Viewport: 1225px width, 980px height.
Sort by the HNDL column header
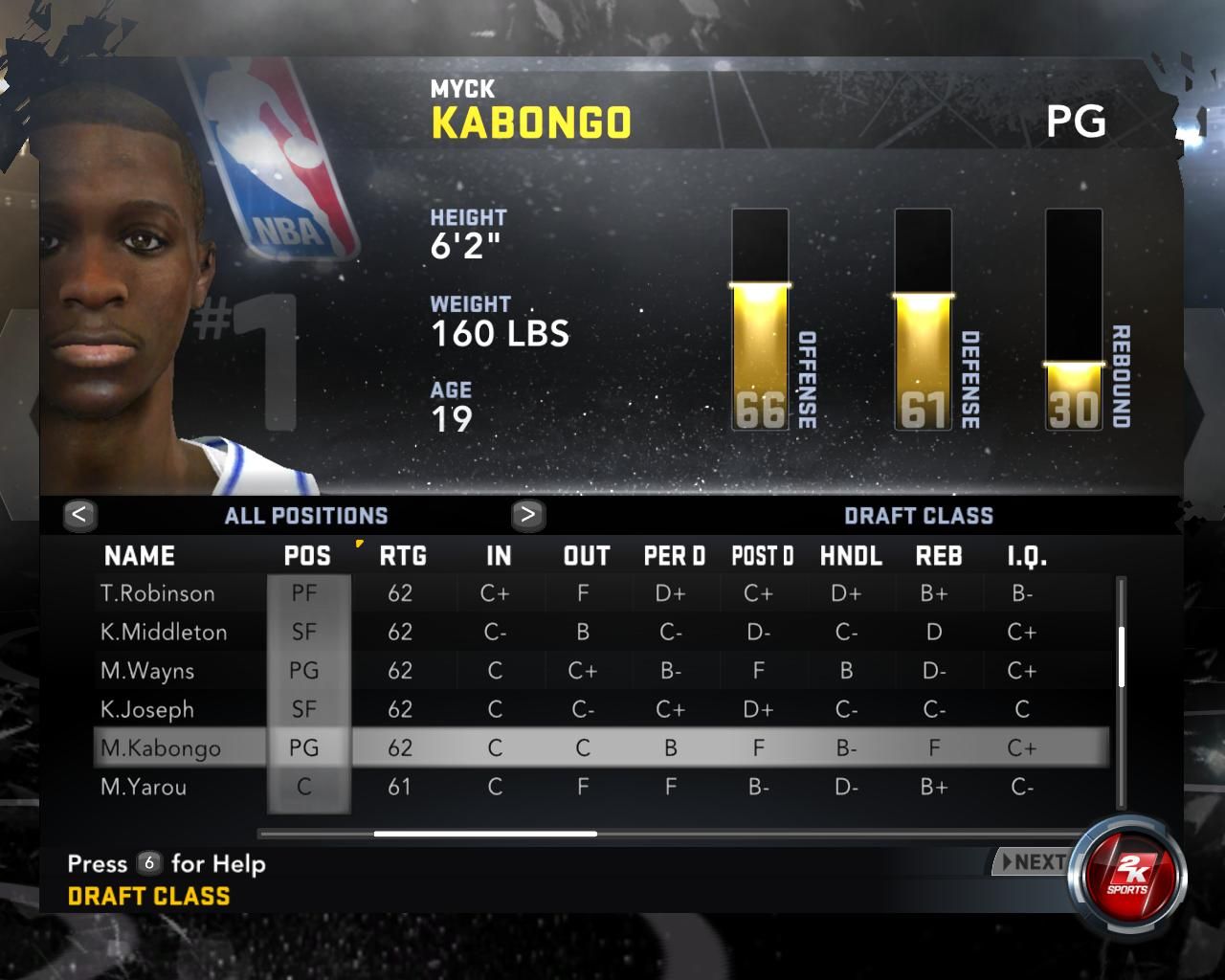pyautogui.click(x=851, y=556)
